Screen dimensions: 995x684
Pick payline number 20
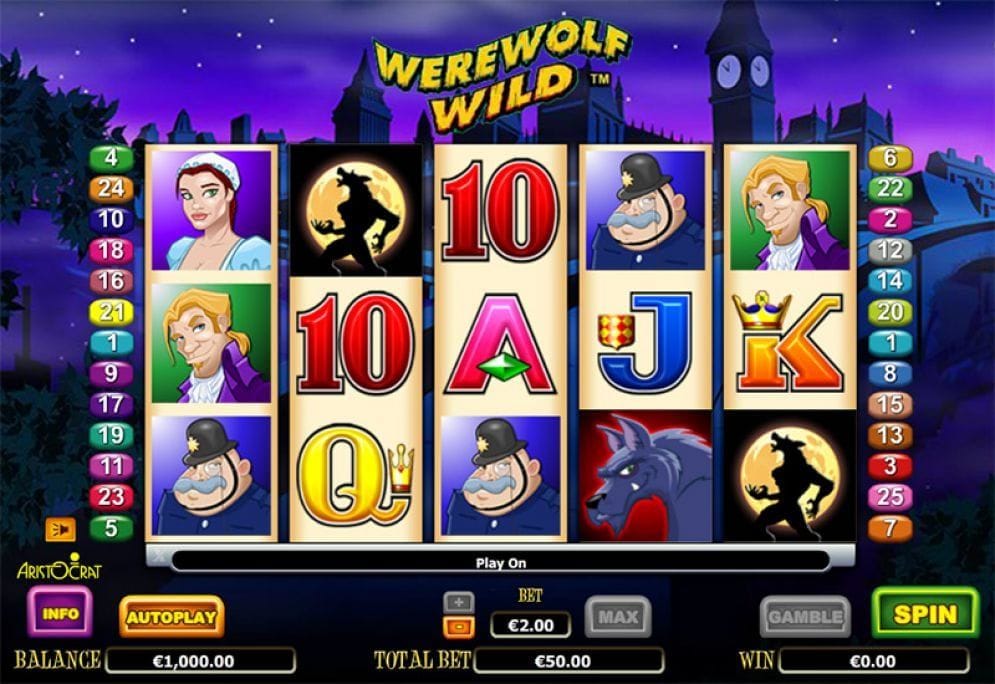coord(890,312)
